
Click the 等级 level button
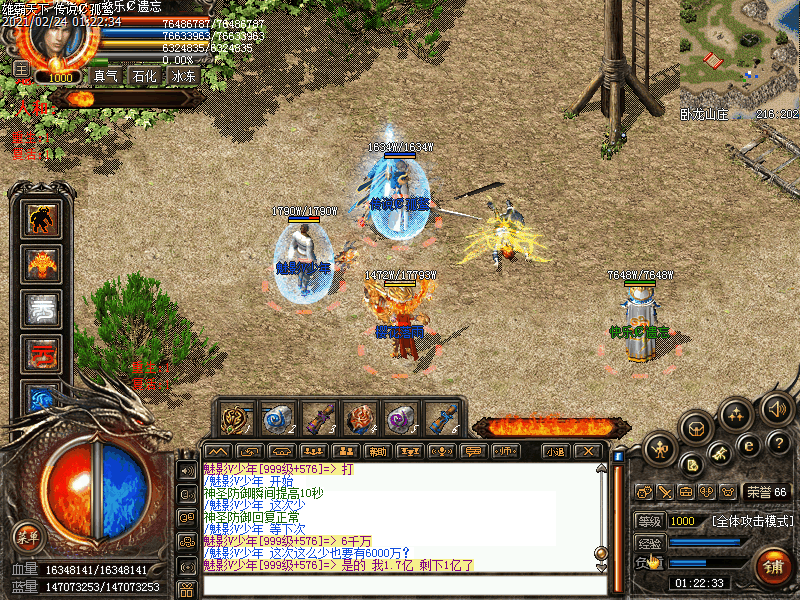[x=648, y=521]
